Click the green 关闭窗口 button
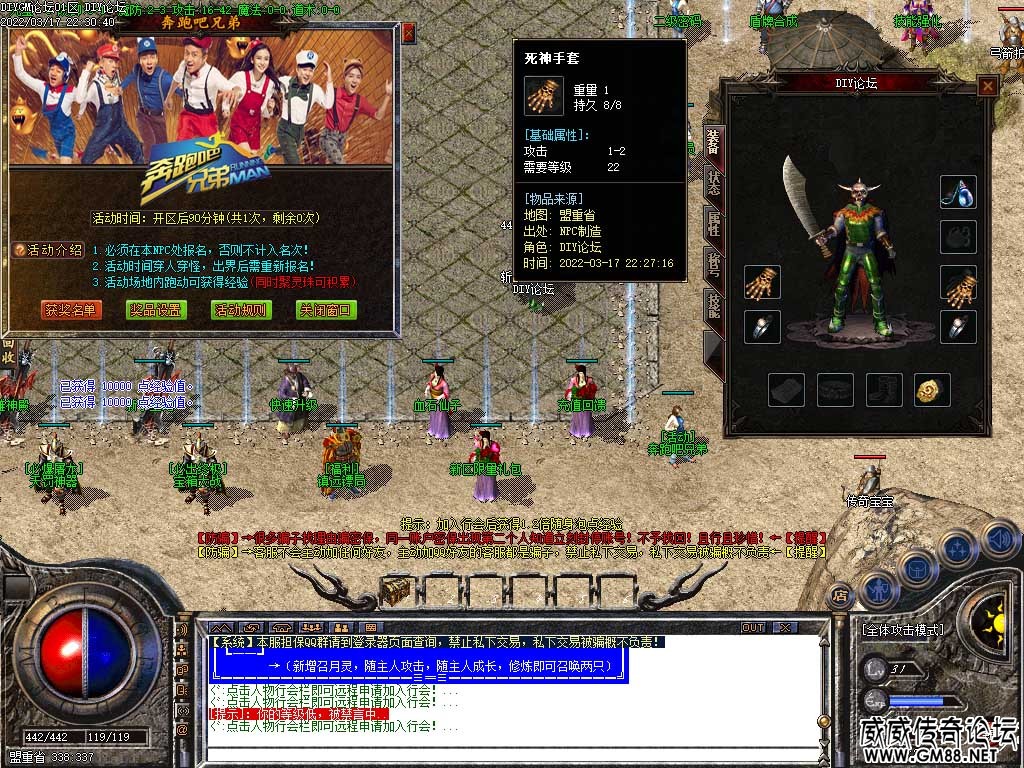The width and height of the screenshot is (1024, 768). (x=326, y=310)
